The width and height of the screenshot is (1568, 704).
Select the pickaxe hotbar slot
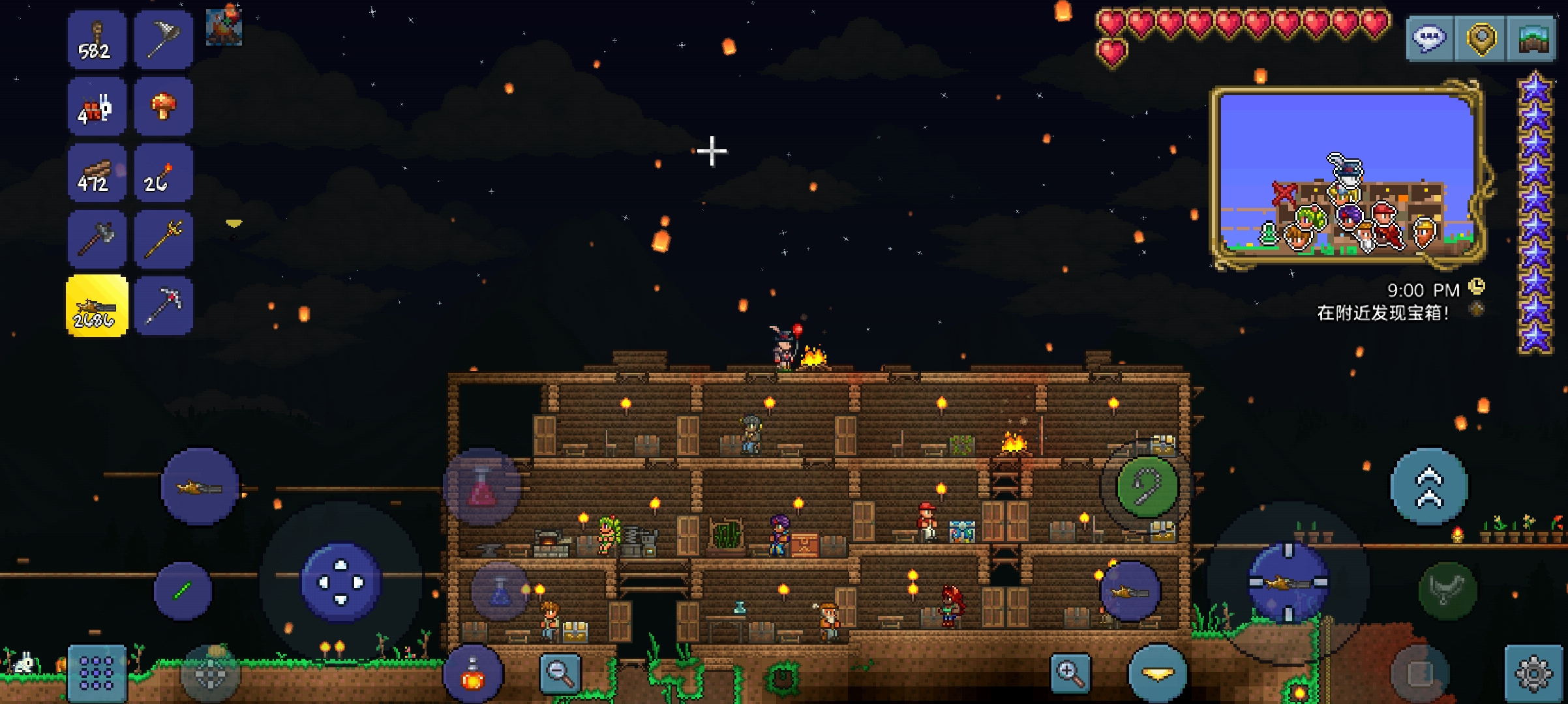(x=163, y=306)
